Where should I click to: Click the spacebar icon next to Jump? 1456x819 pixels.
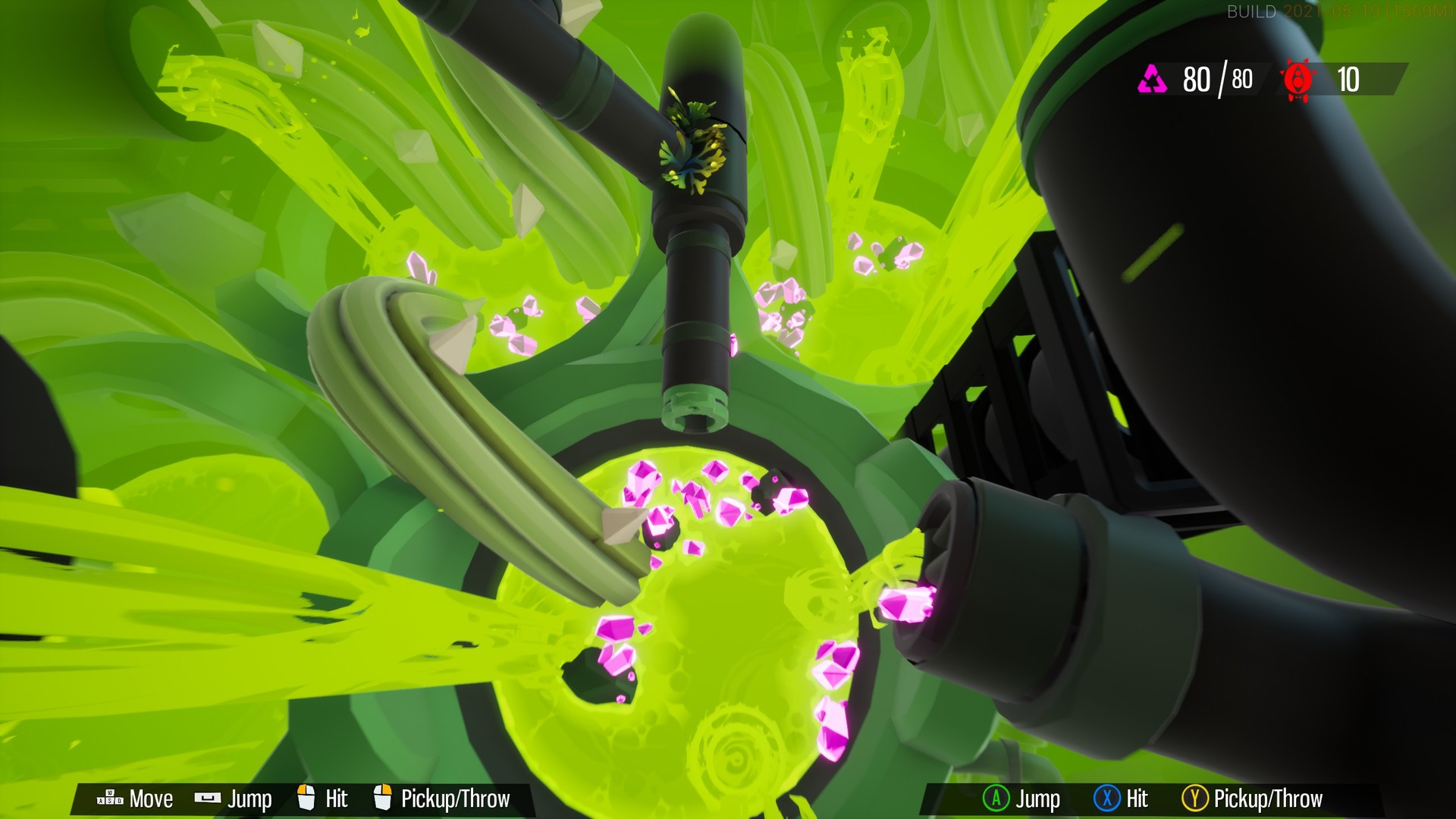pos(206,799)
